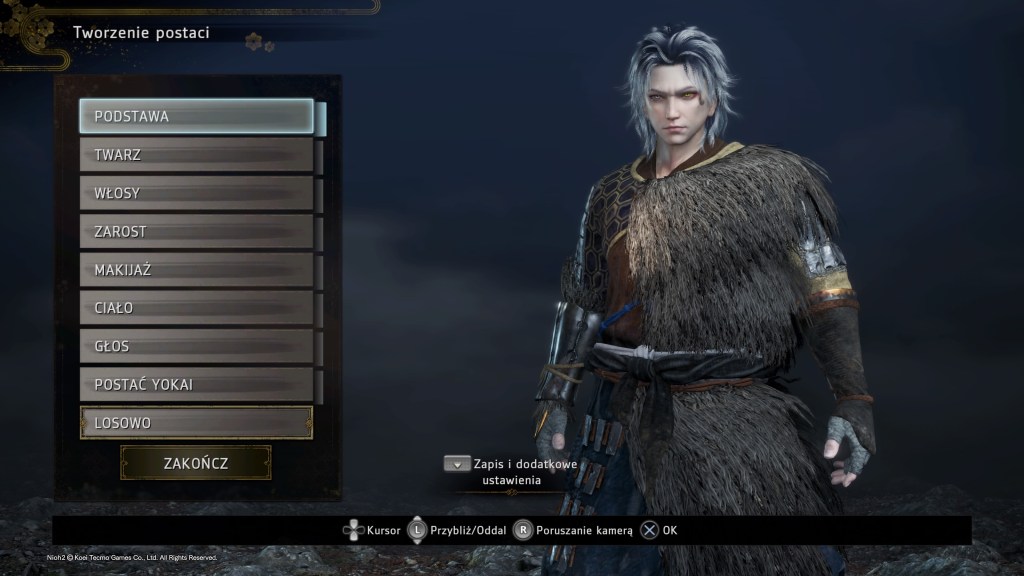Open the TWARZ face options
Image resolution: width=1024 pixels, height=576 pixels.
197,155
